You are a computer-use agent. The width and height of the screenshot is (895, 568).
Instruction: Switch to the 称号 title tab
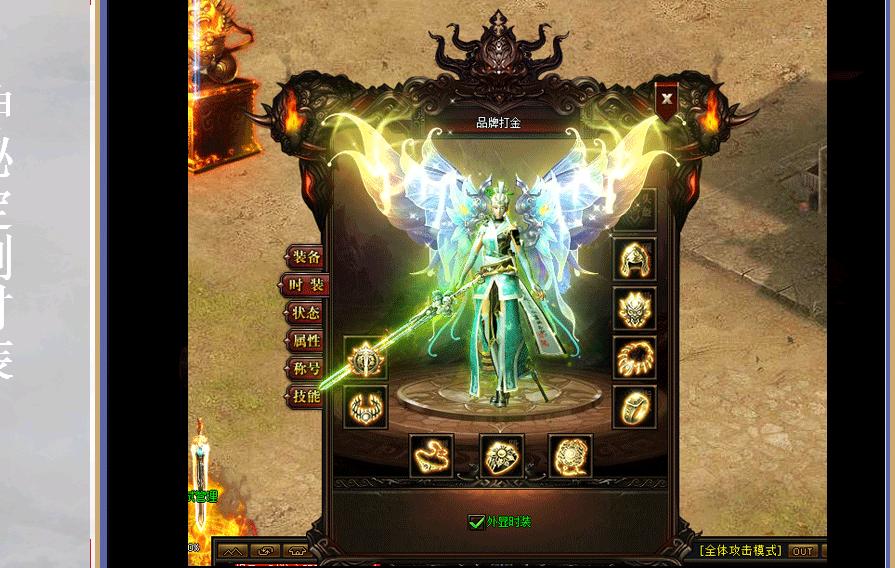click(x=305, y=369)
